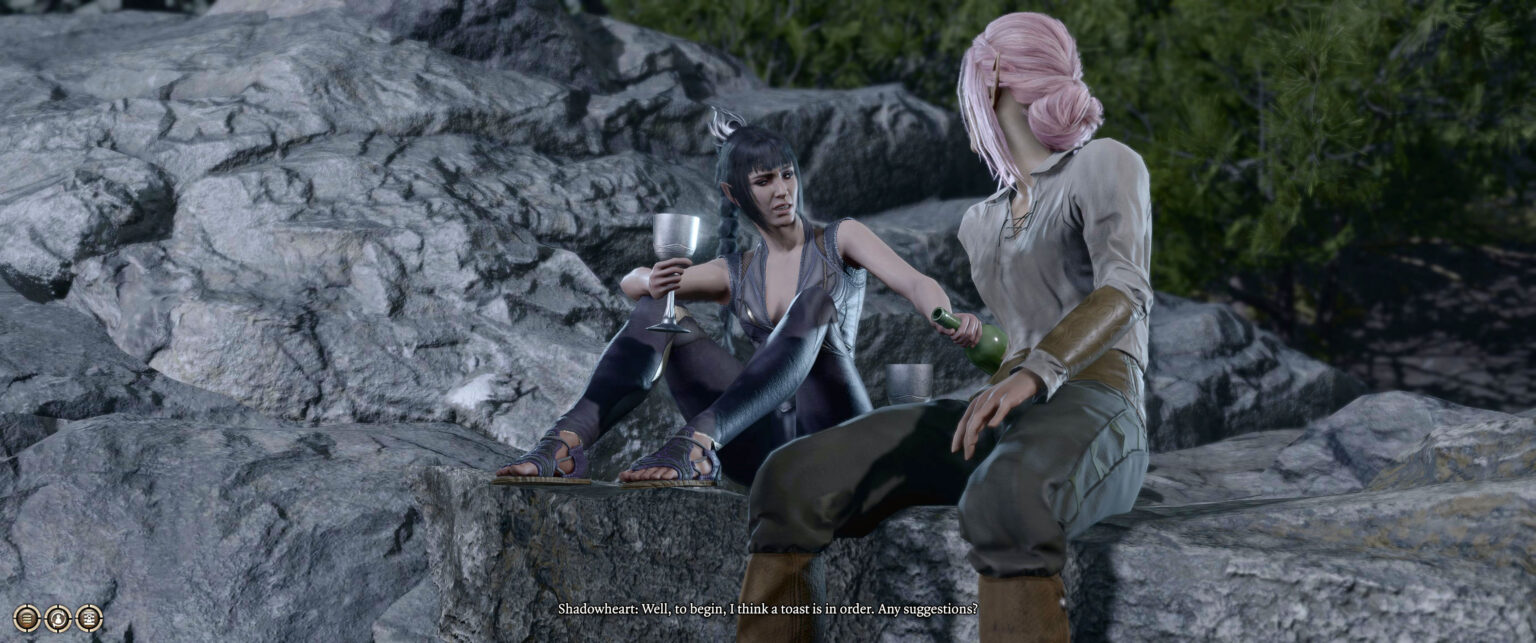The image size is (1536, 643).
Task: Open the dialogue history lines icon
Action: click(x=27, y=618)
